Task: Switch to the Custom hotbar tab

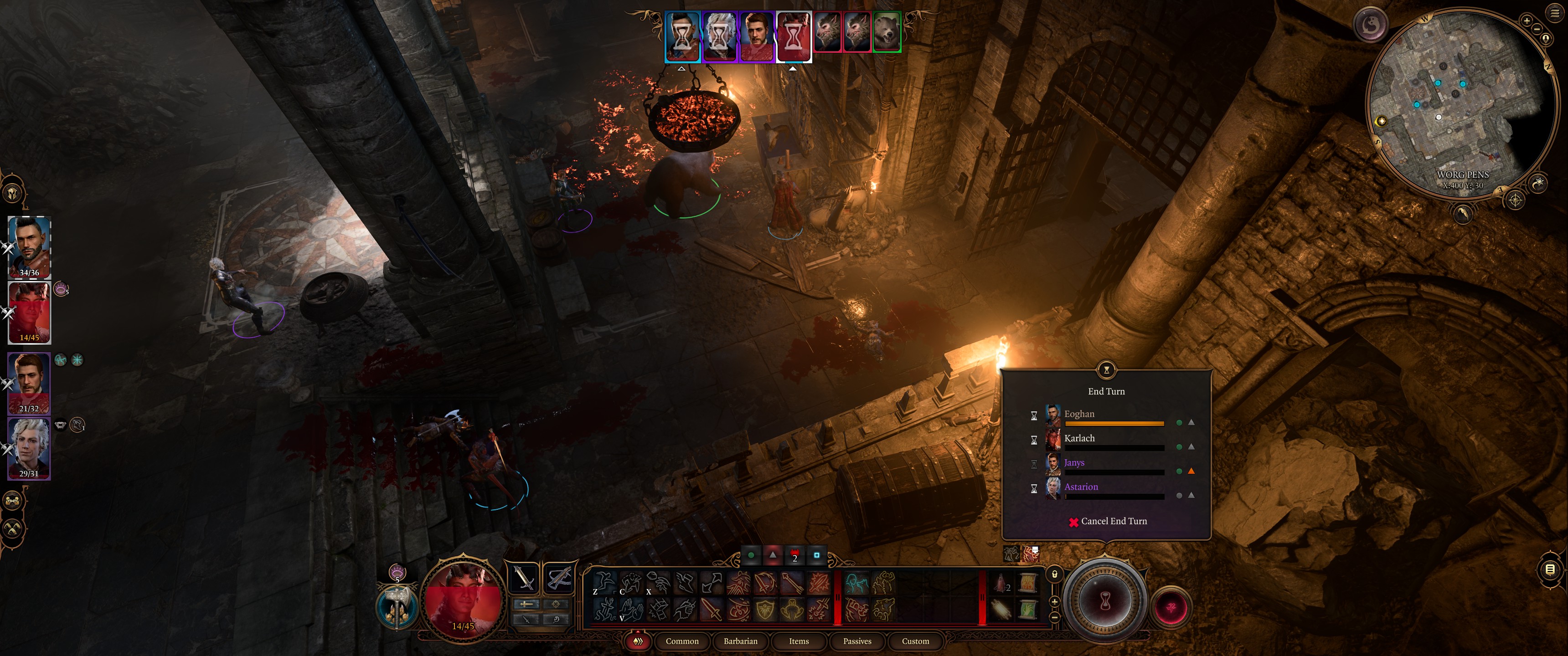Action: 915,641
